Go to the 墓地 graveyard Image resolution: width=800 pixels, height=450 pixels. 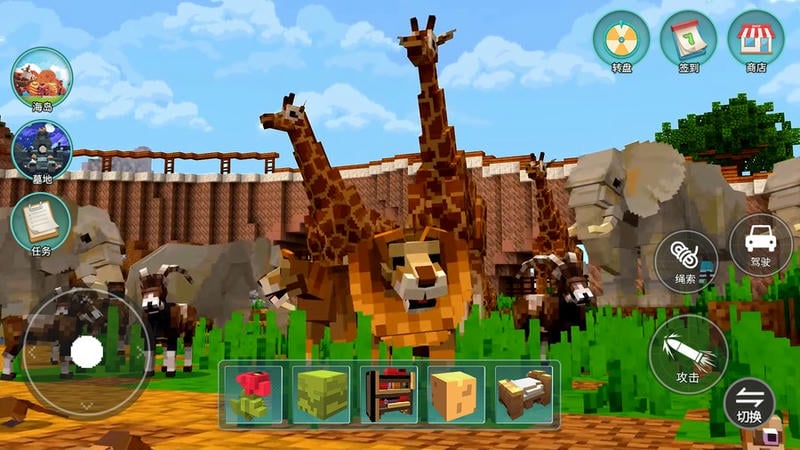pos(41,149)
